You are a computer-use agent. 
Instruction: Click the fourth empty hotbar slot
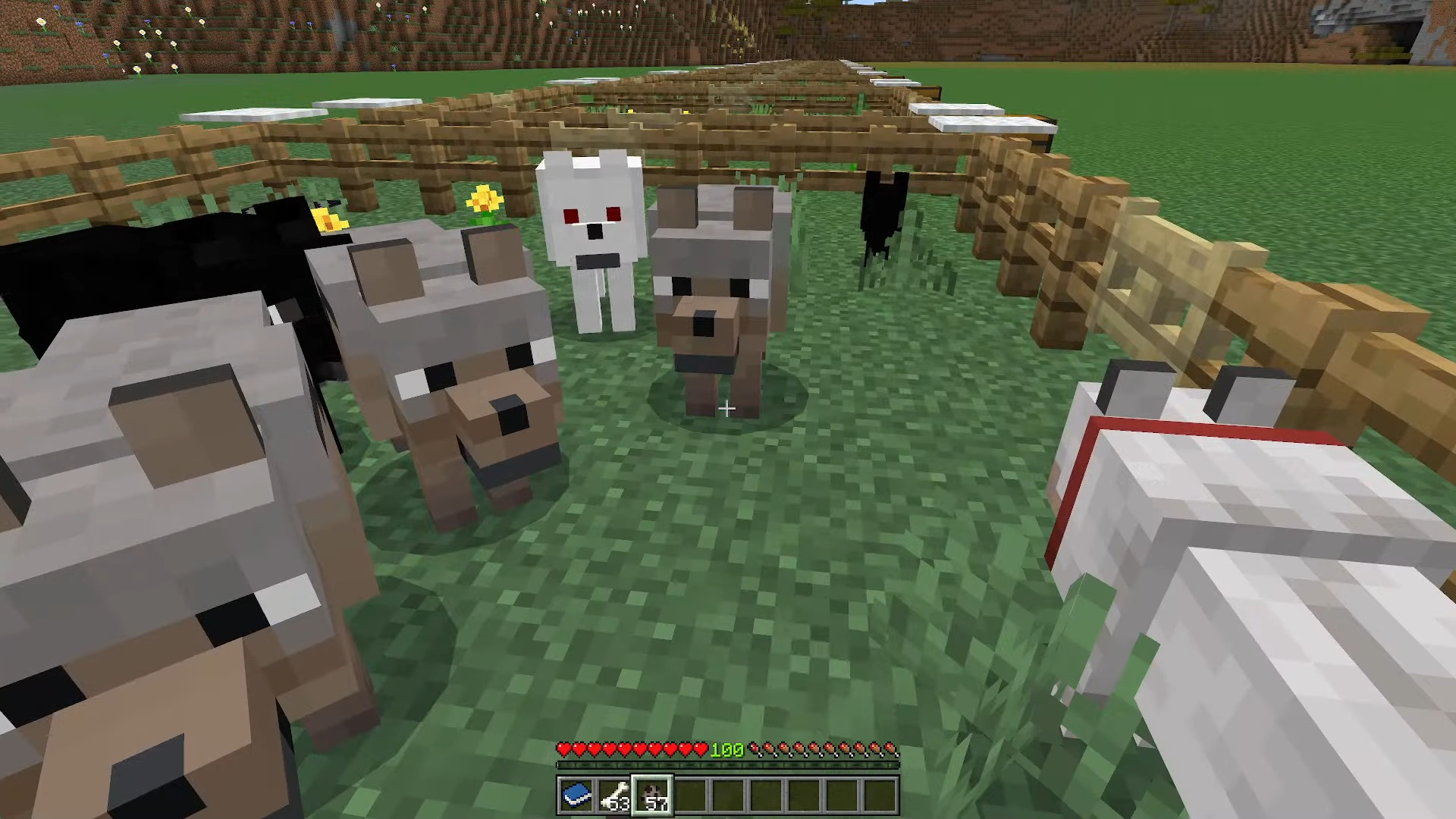804,794
